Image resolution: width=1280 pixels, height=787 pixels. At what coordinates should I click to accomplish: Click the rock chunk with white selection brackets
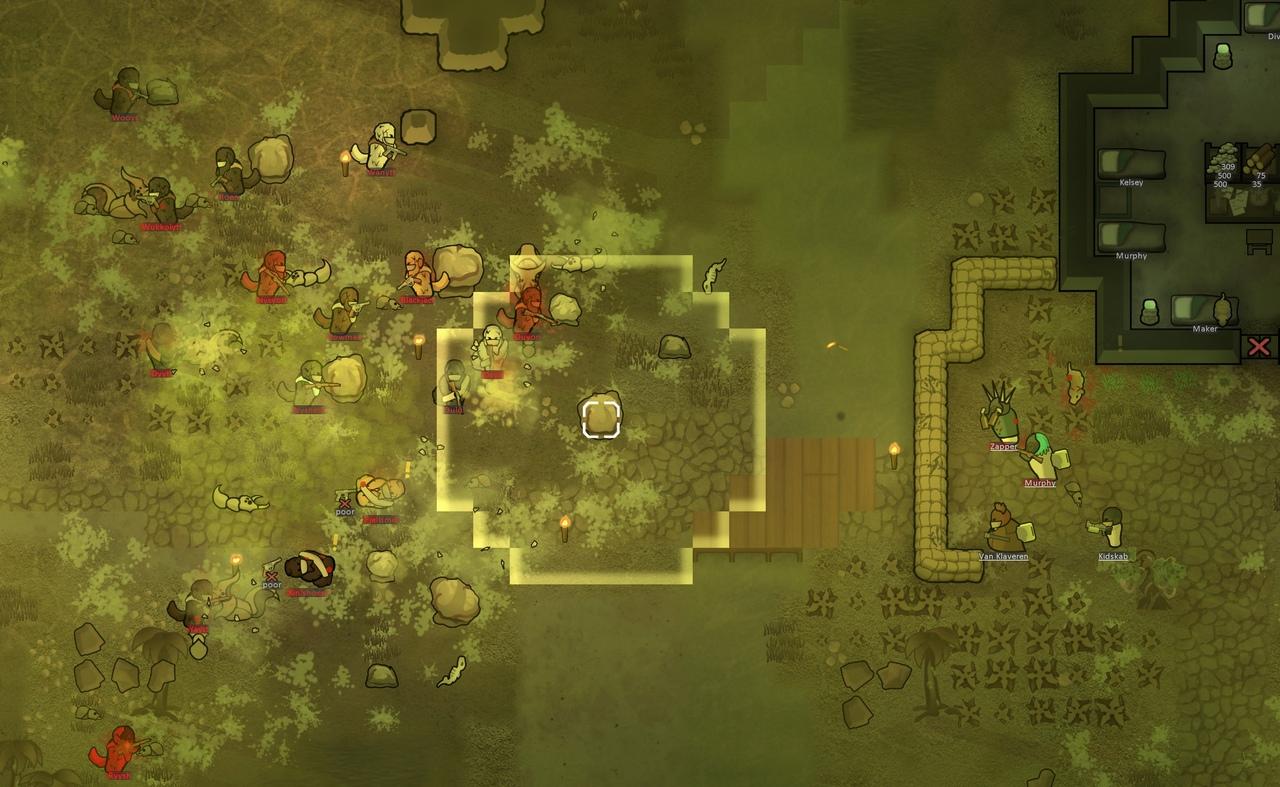601,416
